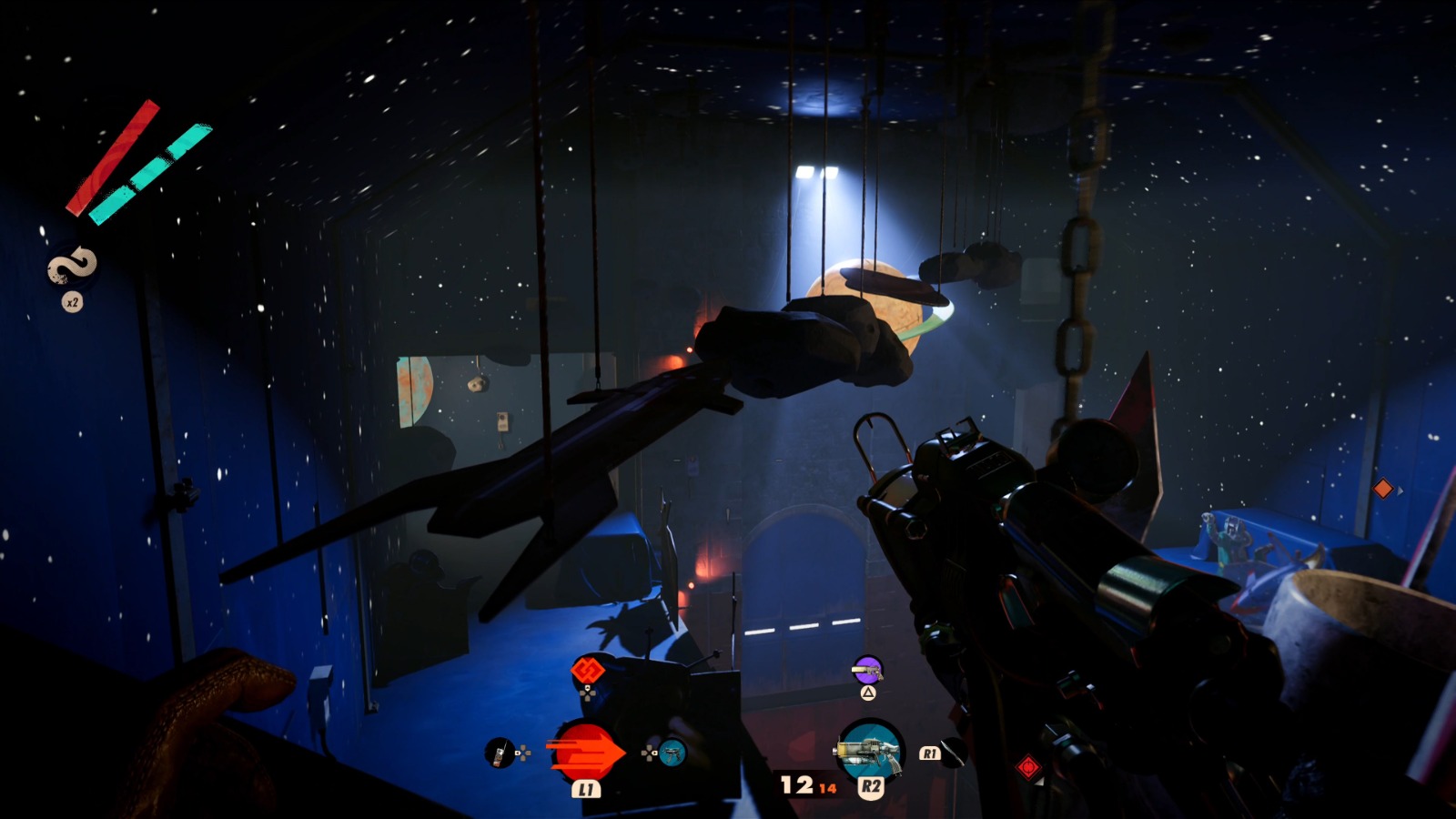Image resolution: width=1456 pixels, height=819 pixels.
Task: Click the L1 button prompt under the Shift icon
Action: pos(587,790)
